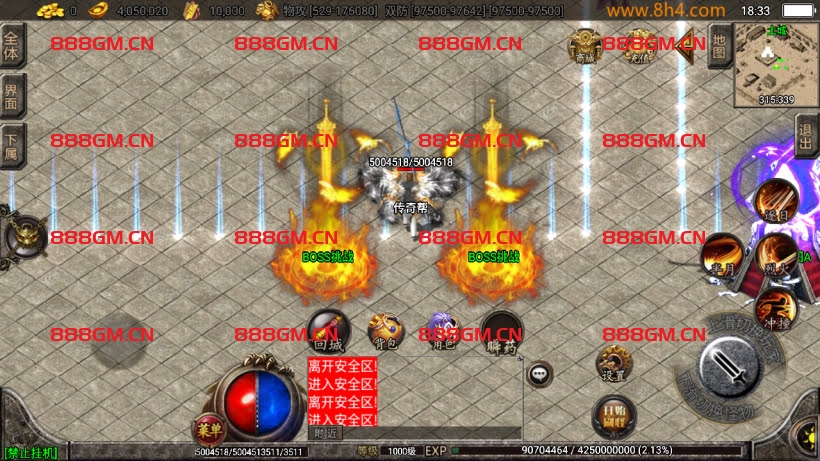Image resolution: width=820 pixels, height=461 pixels.
Task: Open the 设置 settings gear
Action: coord(613,364)
